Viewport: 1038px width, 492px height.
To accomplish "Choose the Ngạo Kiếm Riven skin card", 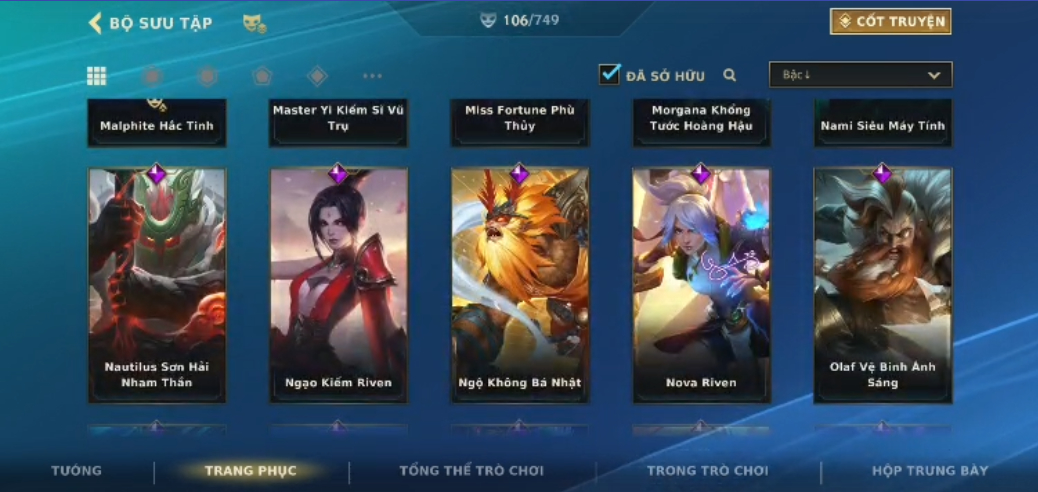I will coord(339,285).
